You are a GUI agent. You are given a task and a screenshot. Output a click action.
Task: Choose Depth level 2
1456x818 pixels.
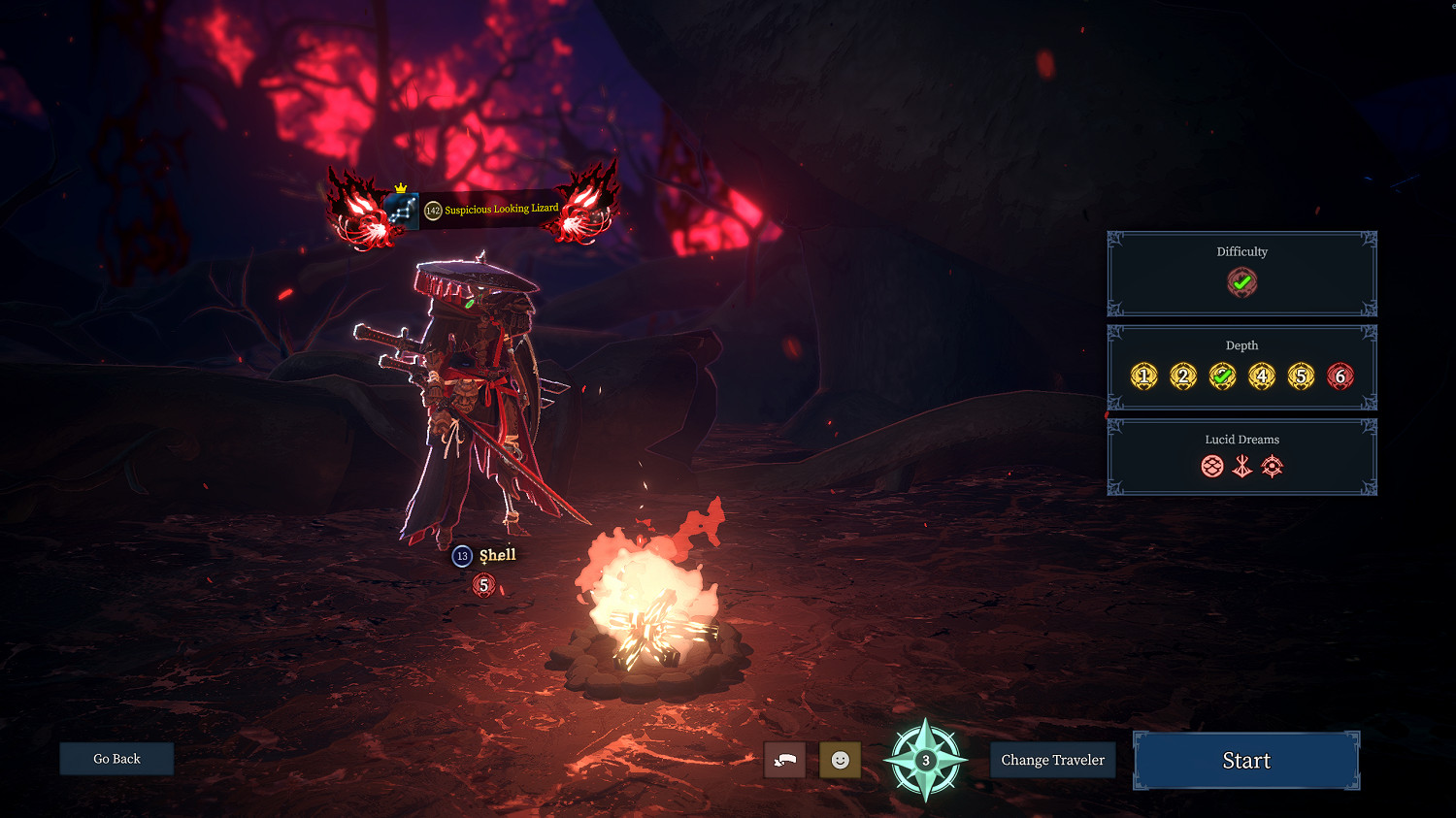click(1182, 376)
